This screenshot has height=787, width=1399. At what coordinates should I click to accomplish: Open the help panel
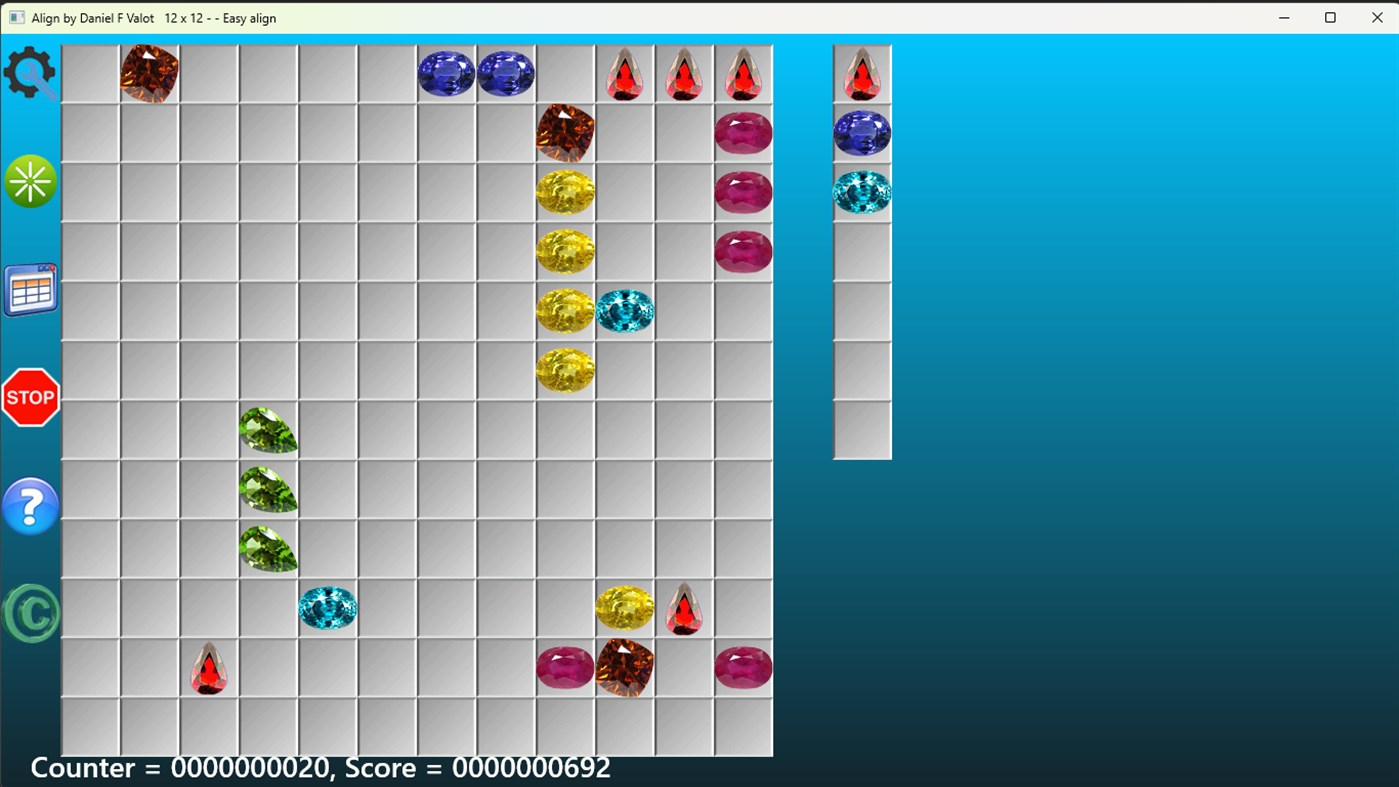pyautogui.click(x=30, y=506)
